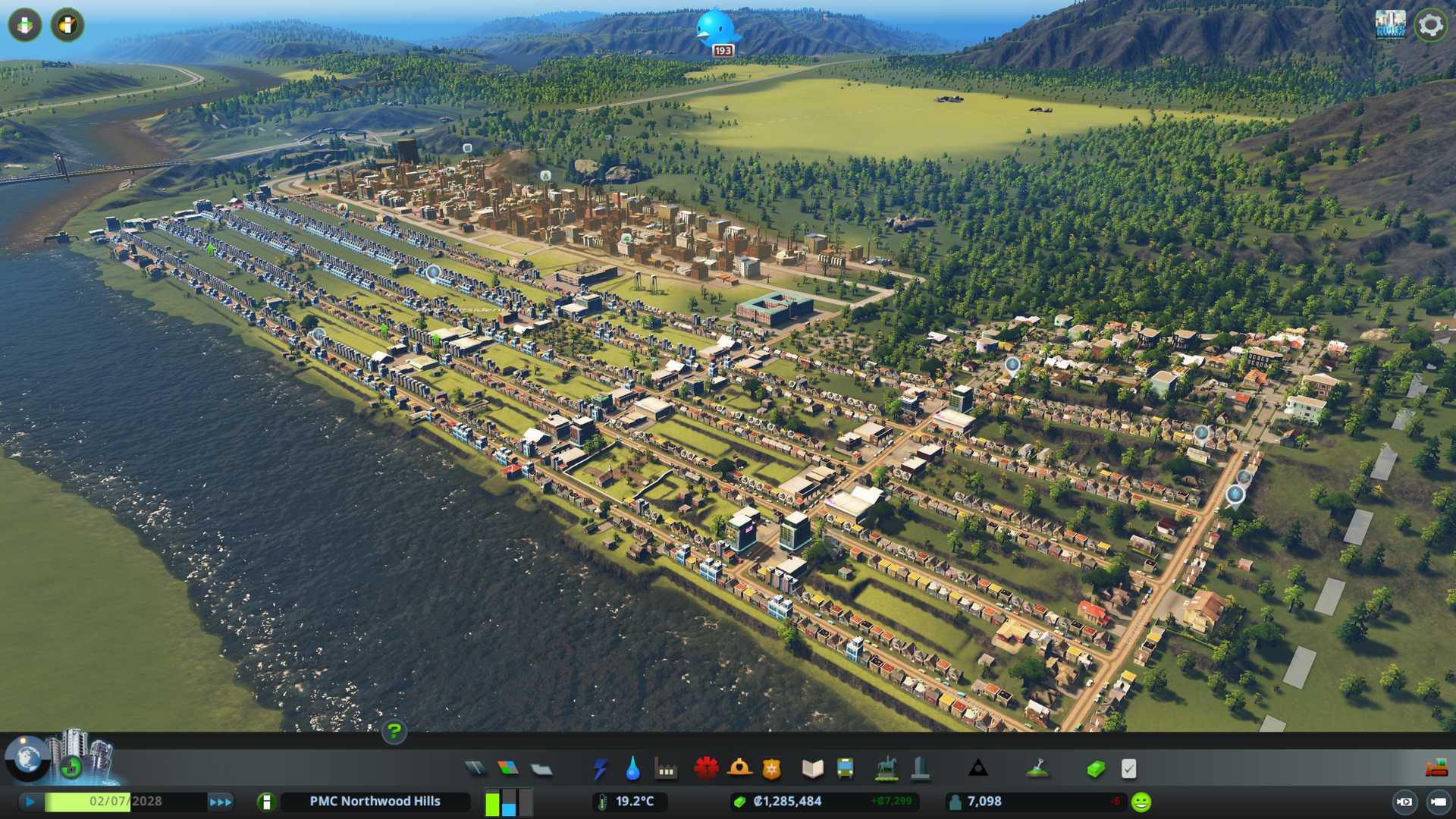1456x819 pixels.
Task: Open the Education book menu
Action: (x=812, y=769)
